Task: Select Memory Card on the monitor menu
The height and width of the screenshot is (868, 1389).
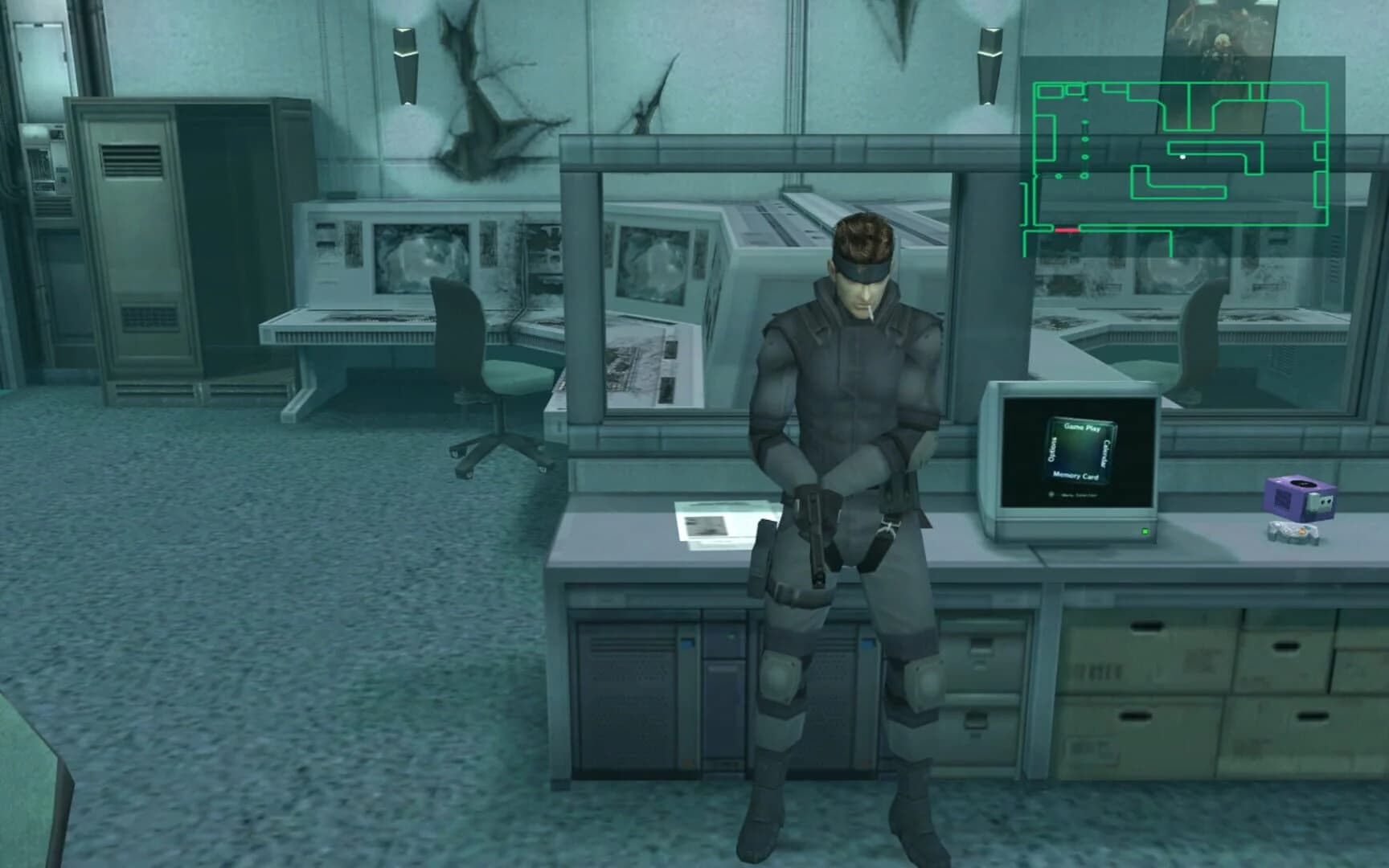Action: point(1076,476)
